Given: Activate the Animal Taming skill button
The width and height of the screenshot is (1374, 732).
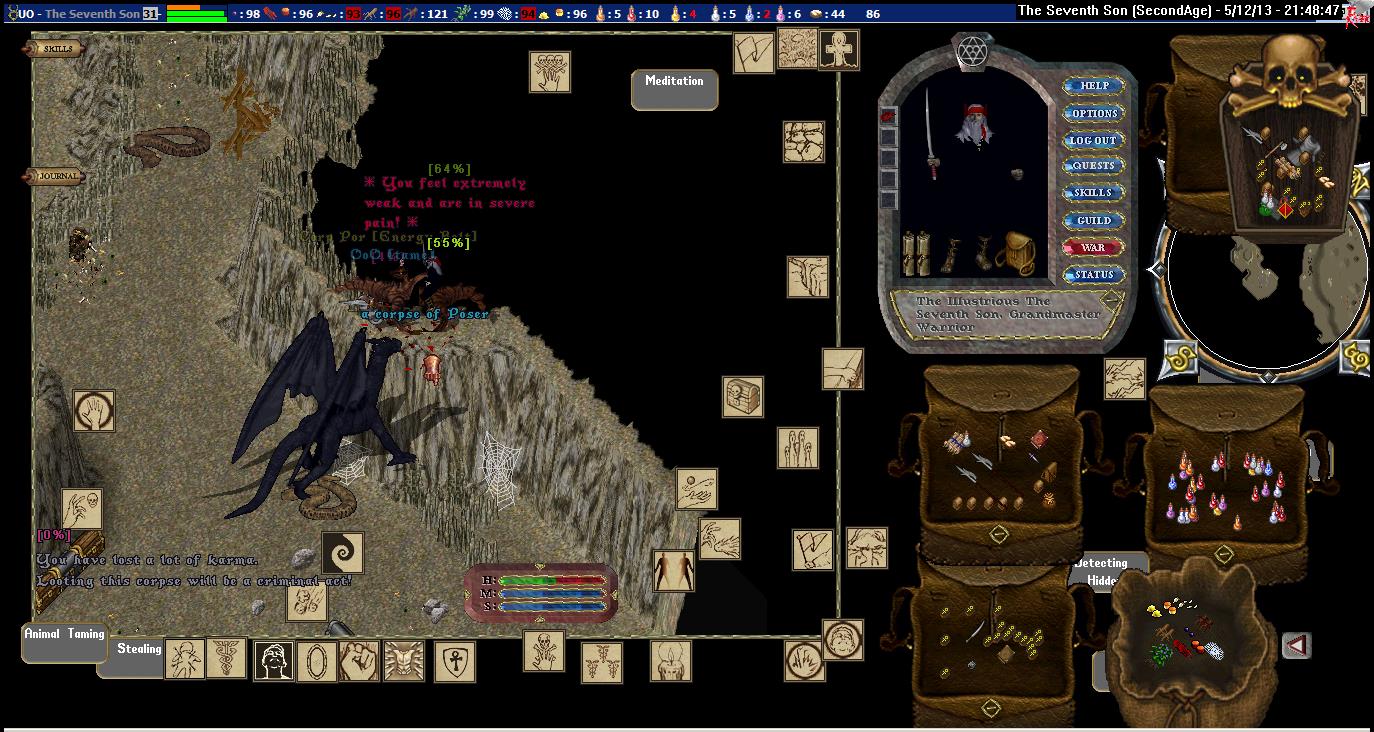Looking at the screenshot, I should pos(64,642).
